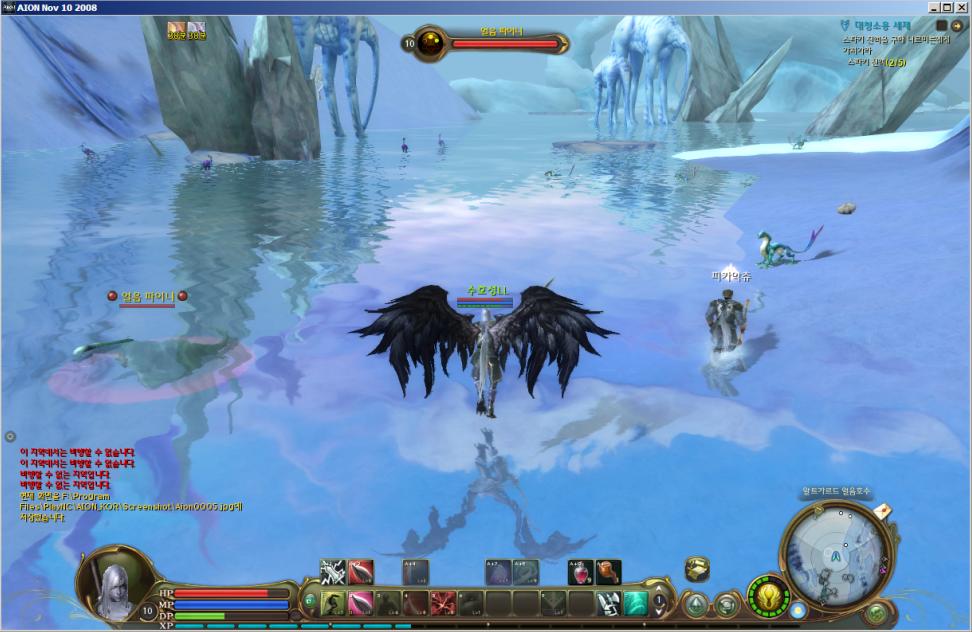Close the AION game window
This screenshot has height=632, width=972.
pos(962,7)
